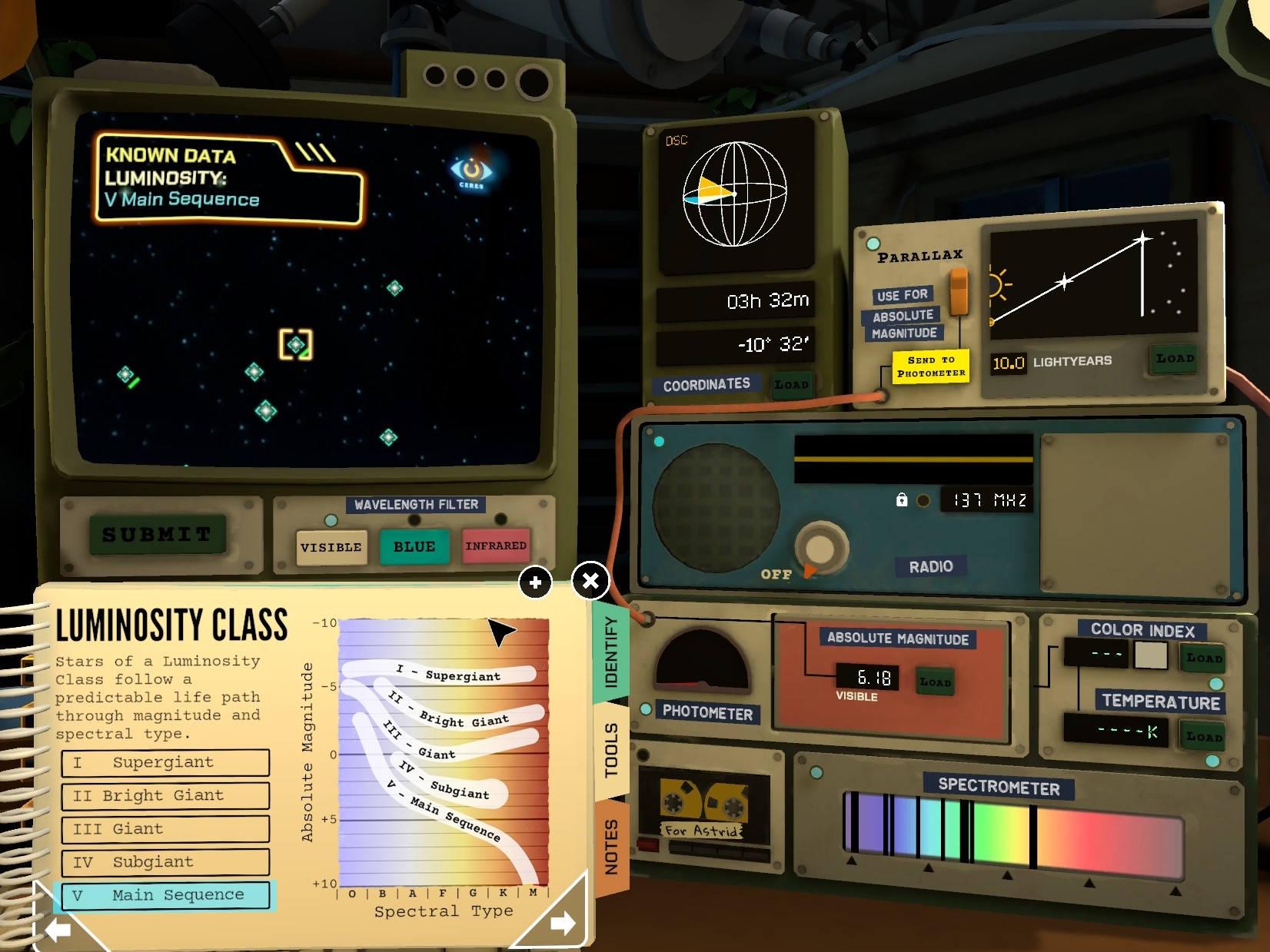Send parallax to photometer
This screenshot has width=1270, height=952.
coord(931,367)
